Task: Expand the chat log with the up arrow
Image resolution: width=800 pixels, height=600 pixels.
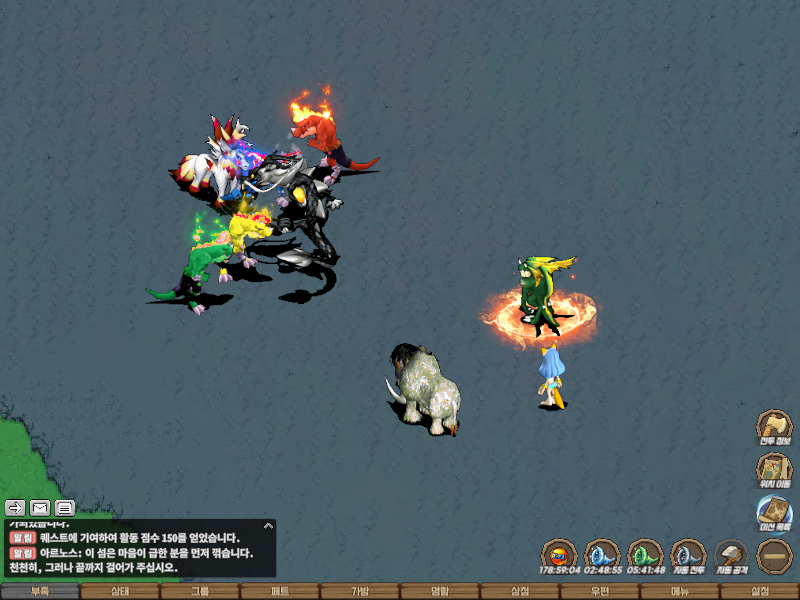Action: click(268, 525)
